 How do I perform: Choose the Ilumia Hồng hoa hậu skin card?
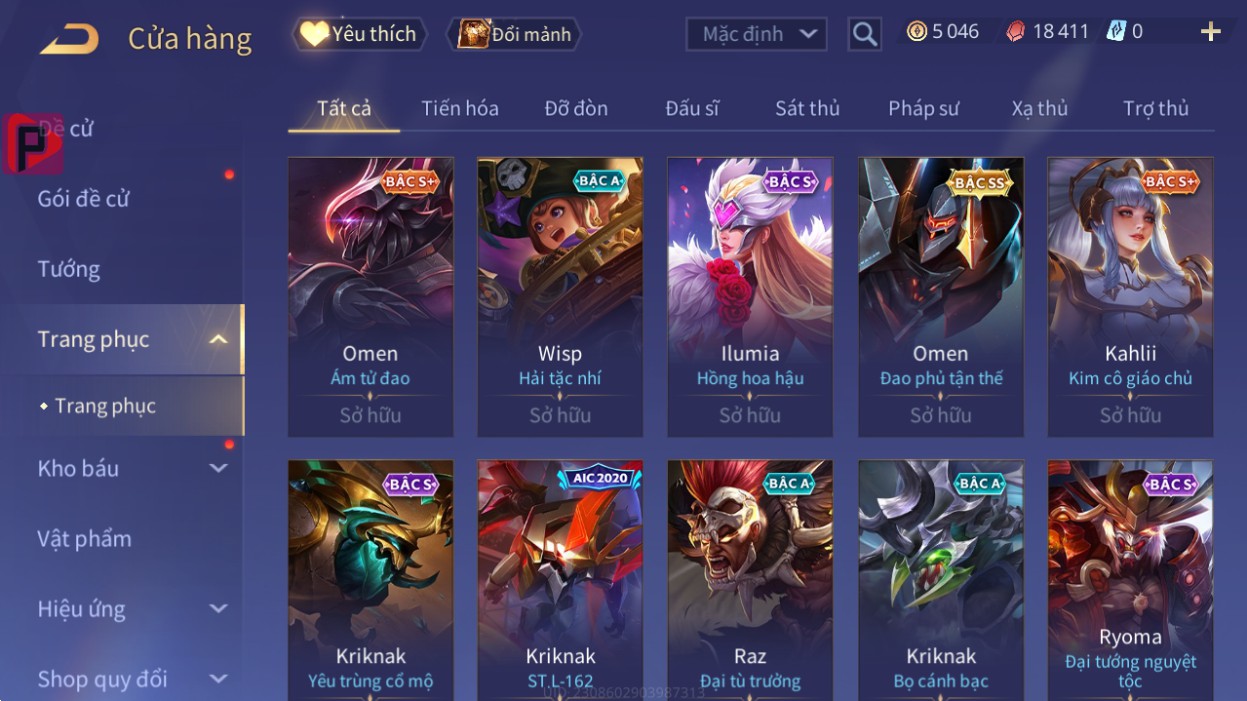click(x=750, y=297)
